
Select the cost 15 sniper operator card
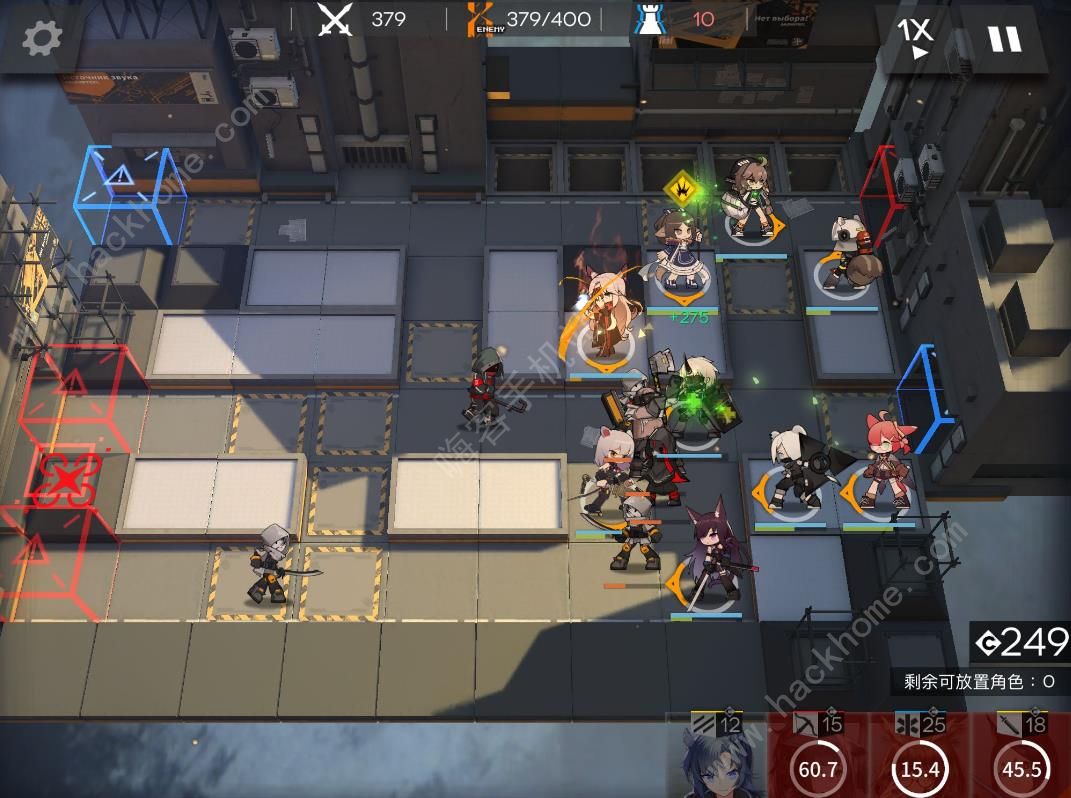[819, 756]
